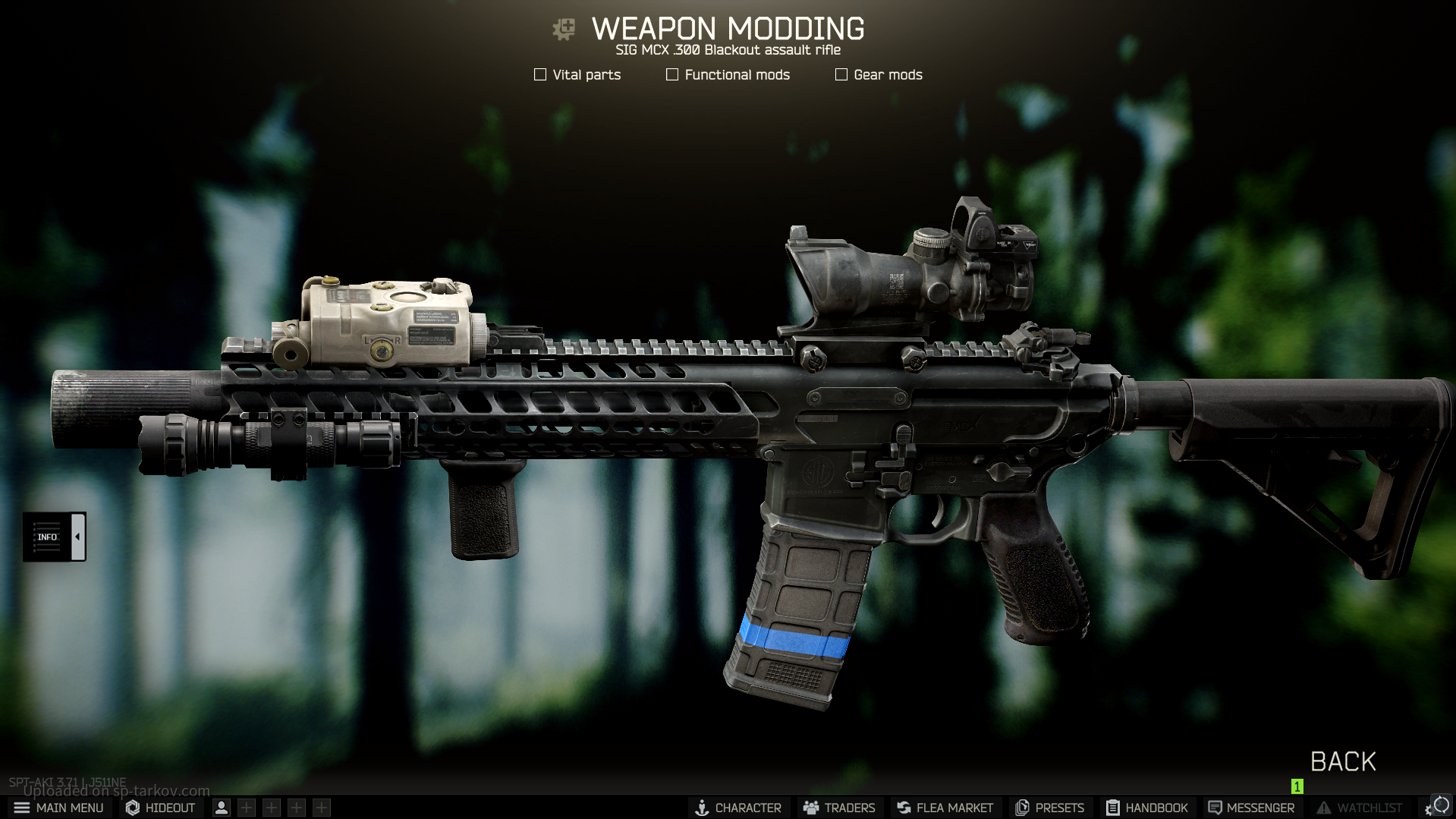Open the Hideout screen

tap(161, 808)
